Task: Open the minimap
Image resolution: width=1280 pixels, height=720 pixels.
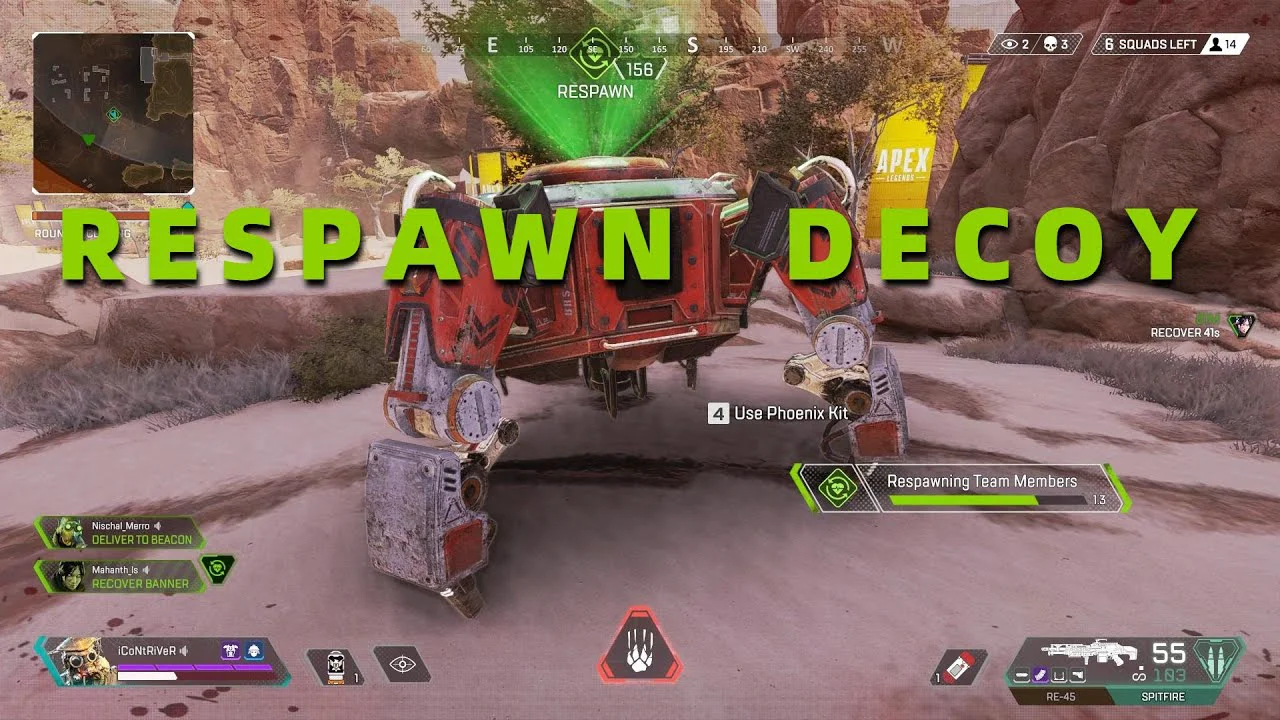Action: [x=113, y=113]
